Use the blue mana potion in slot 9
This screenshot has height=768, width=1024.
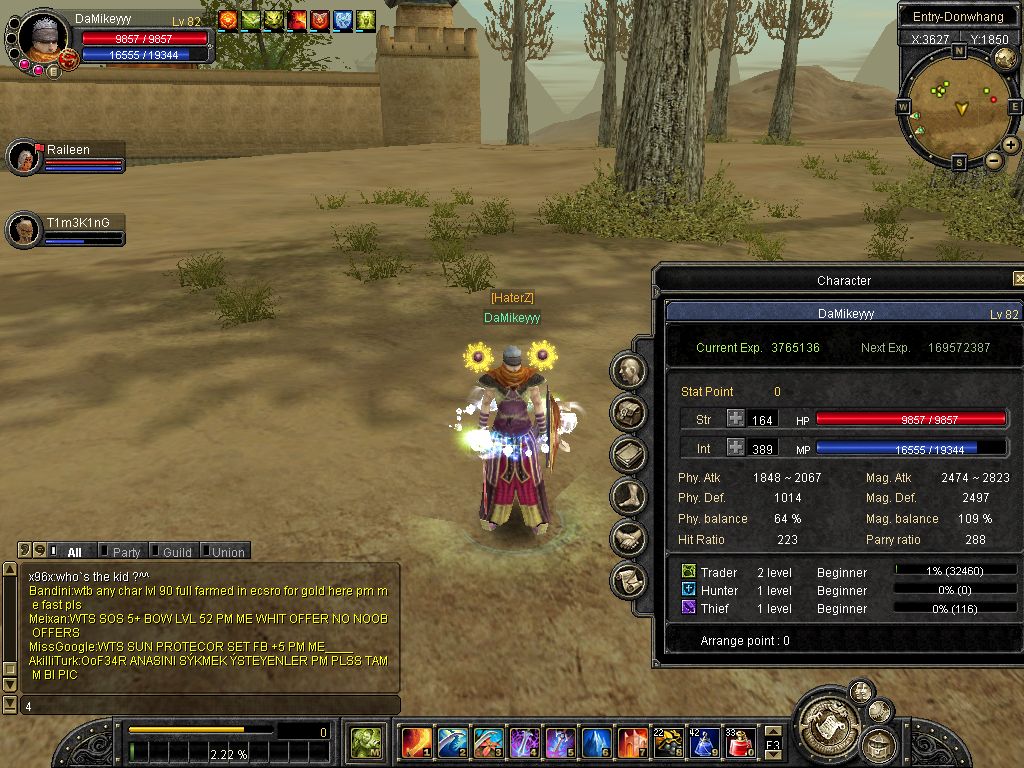coord(704,743)
